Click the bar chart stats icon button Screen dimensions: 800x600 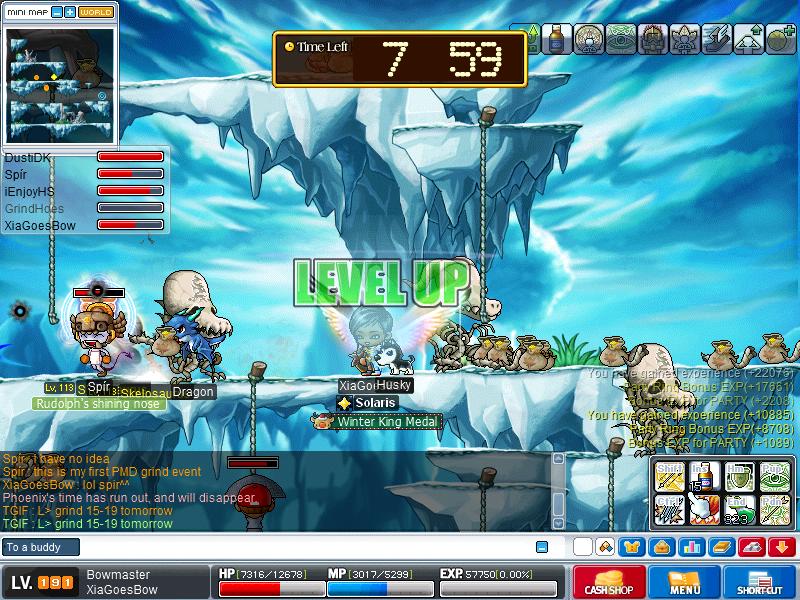point(691,547)
